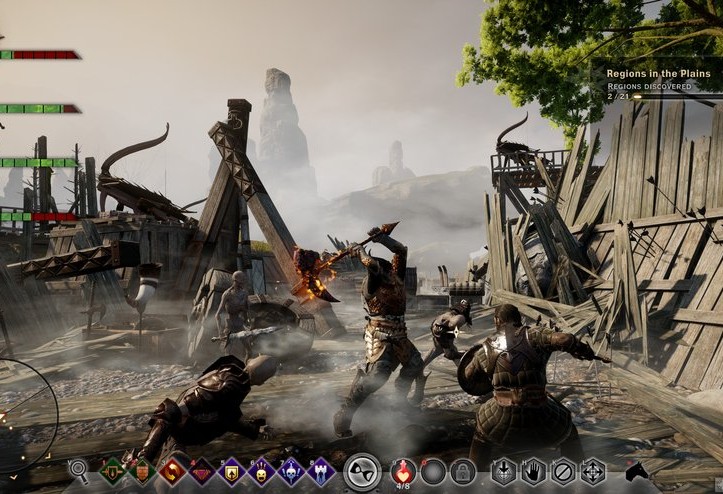
Task: Use the purple castle tower ability
Action: tap(322, 470)
